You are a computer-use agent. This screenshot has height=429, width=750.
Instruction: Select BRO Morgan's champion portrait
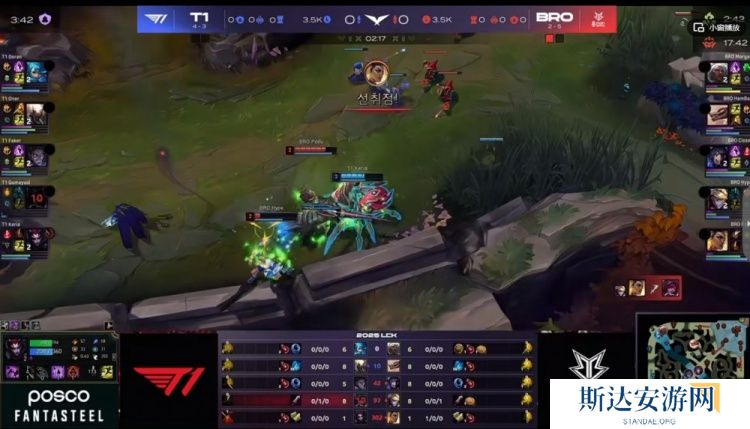[x=715, y=73]
